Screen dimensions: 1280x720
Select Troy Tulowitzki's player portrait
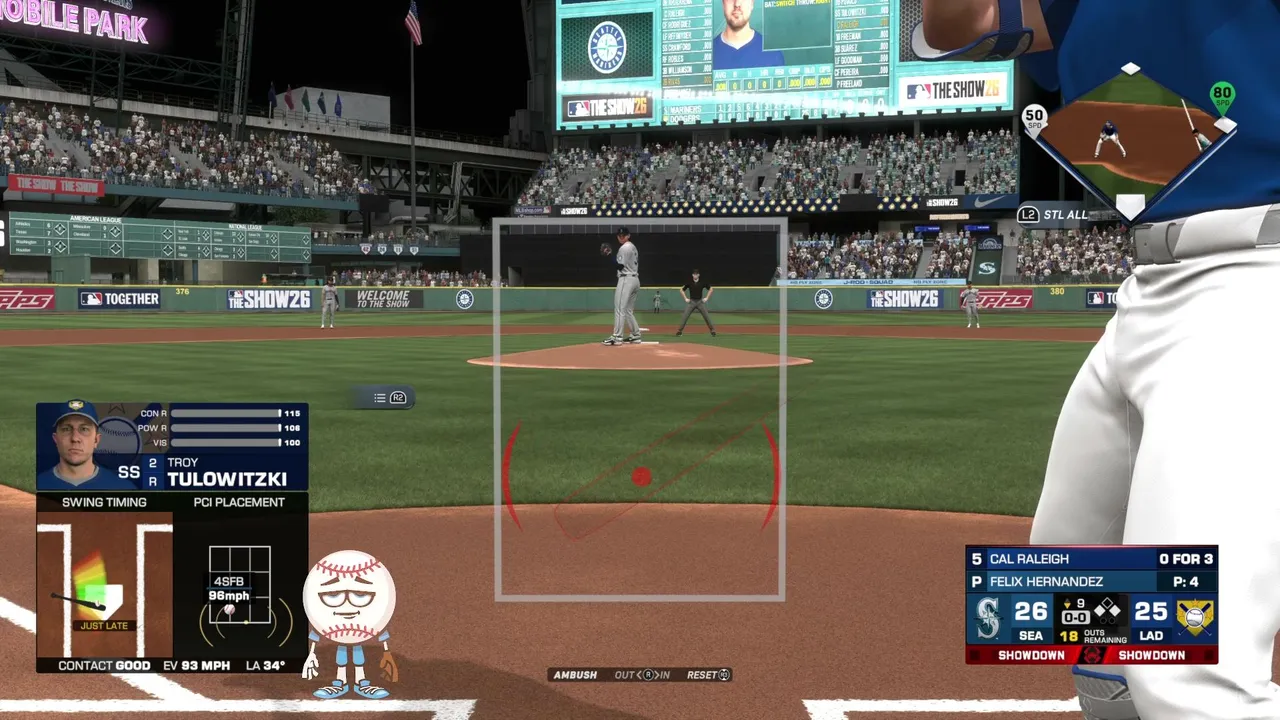(77, 445)
